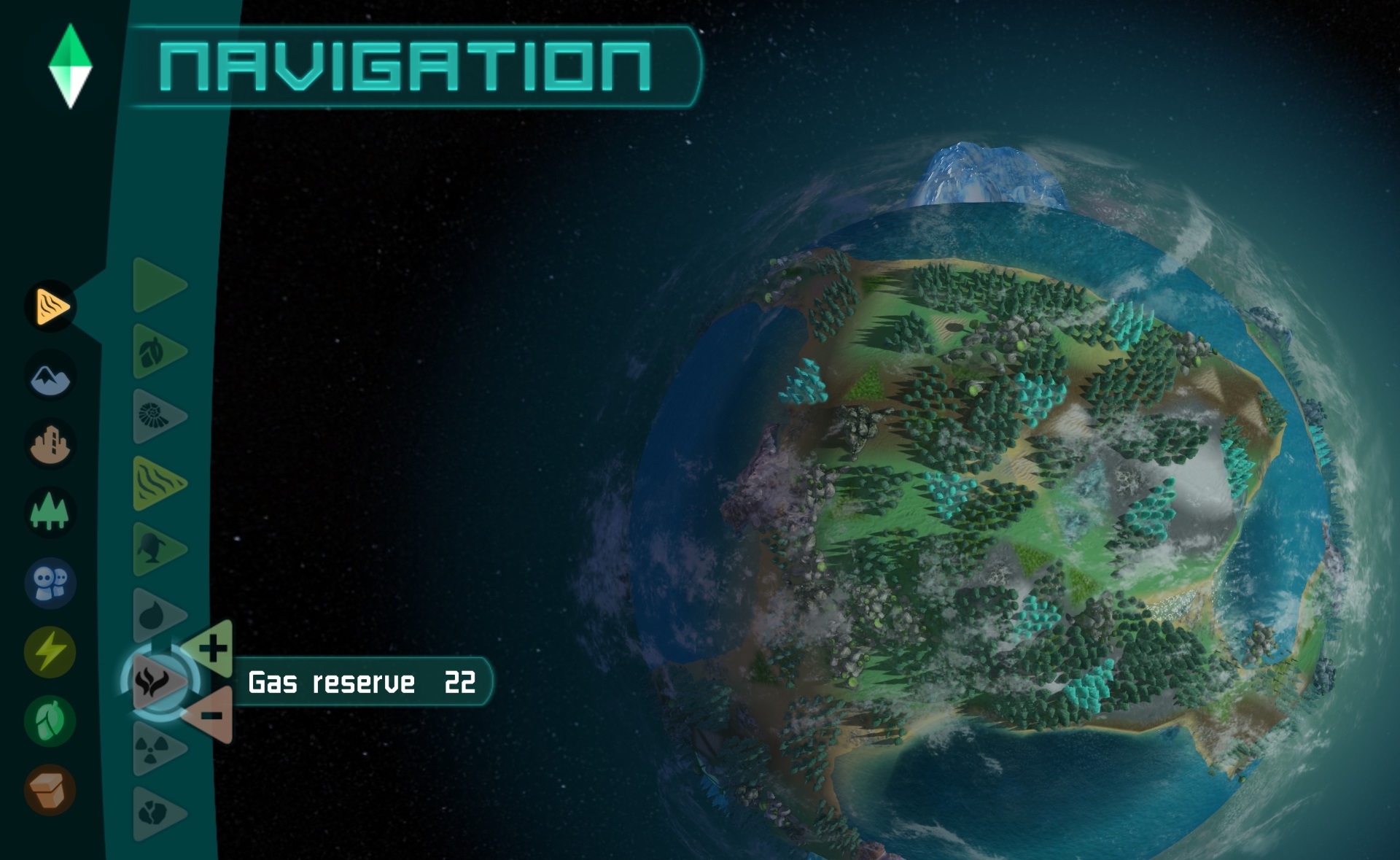The height and width of the screenshot is (860, 1400).
Task: Open the brown rock block category
Action: coord(50,789)
